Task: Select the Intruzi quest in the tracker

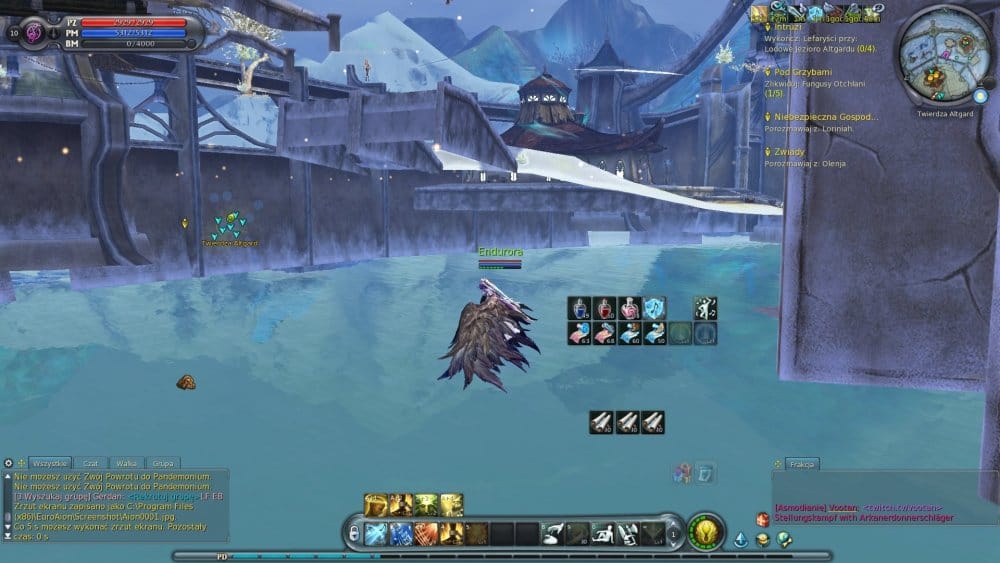Action: coord(789,27)
